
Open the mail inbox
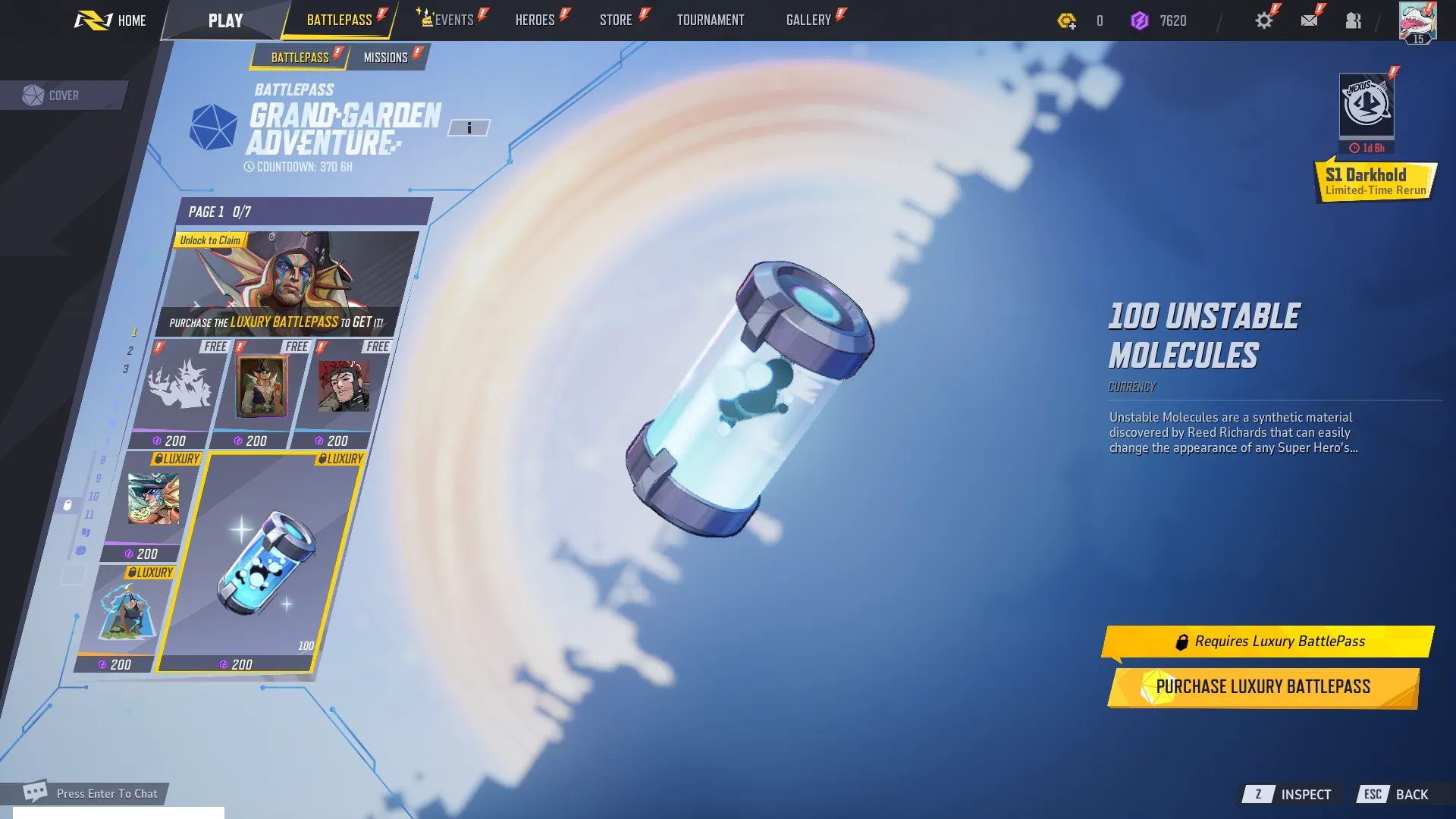coord(1309,20)
